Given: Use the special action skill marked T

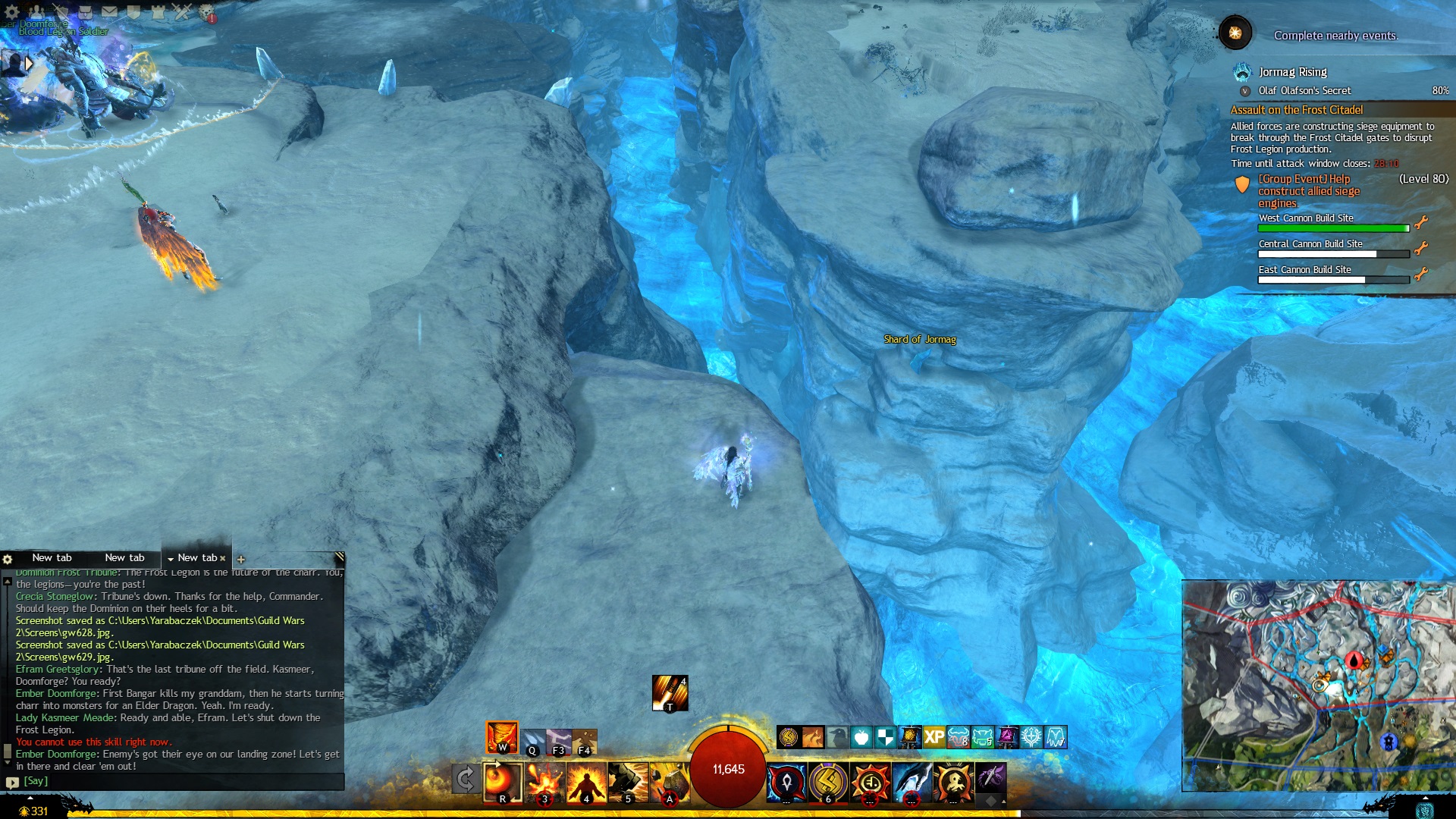Looking at the screenshot, I should pos(670,693).
